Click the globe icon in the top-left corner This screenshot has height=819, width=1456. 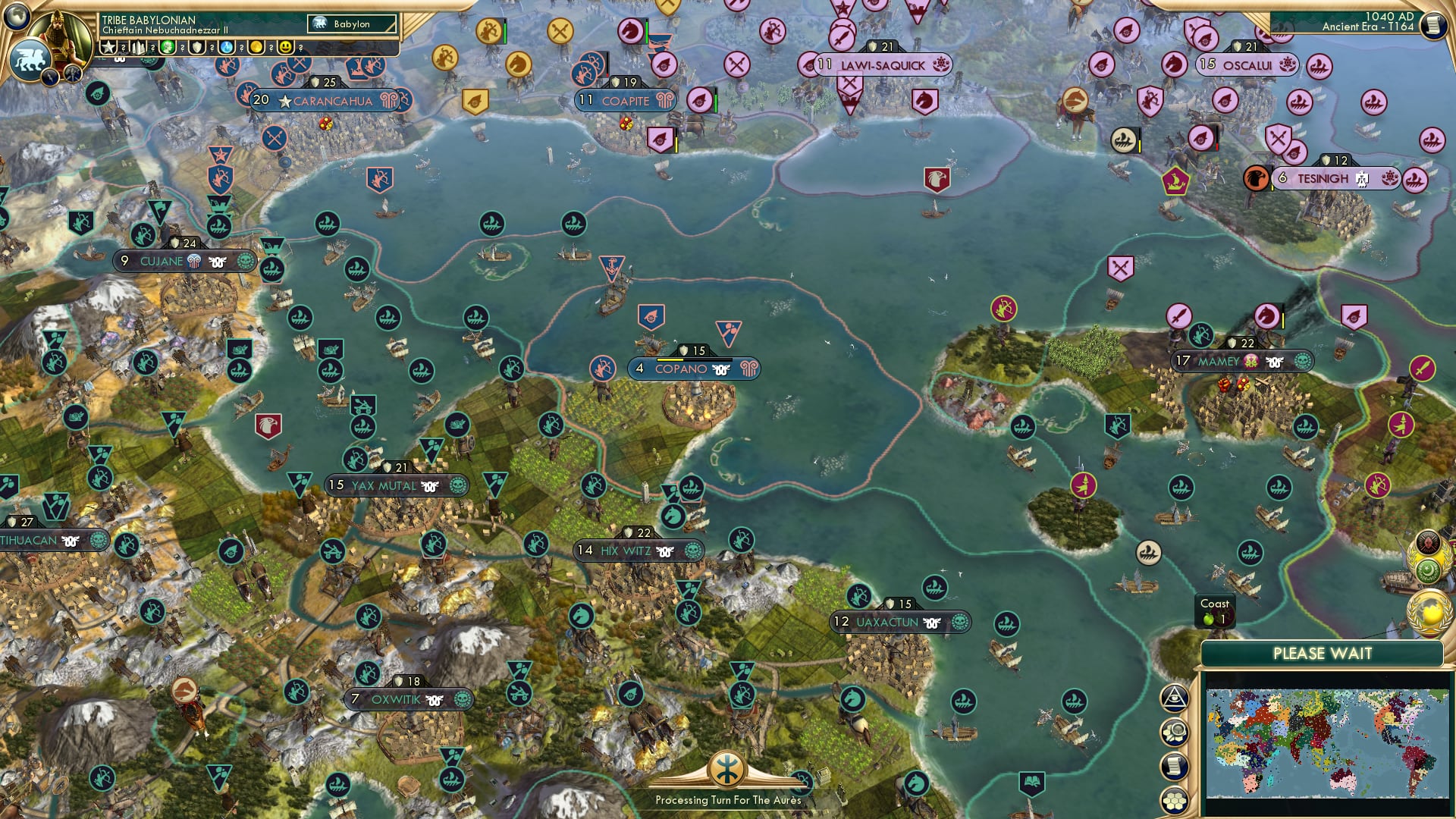click(x=17, y=17)
